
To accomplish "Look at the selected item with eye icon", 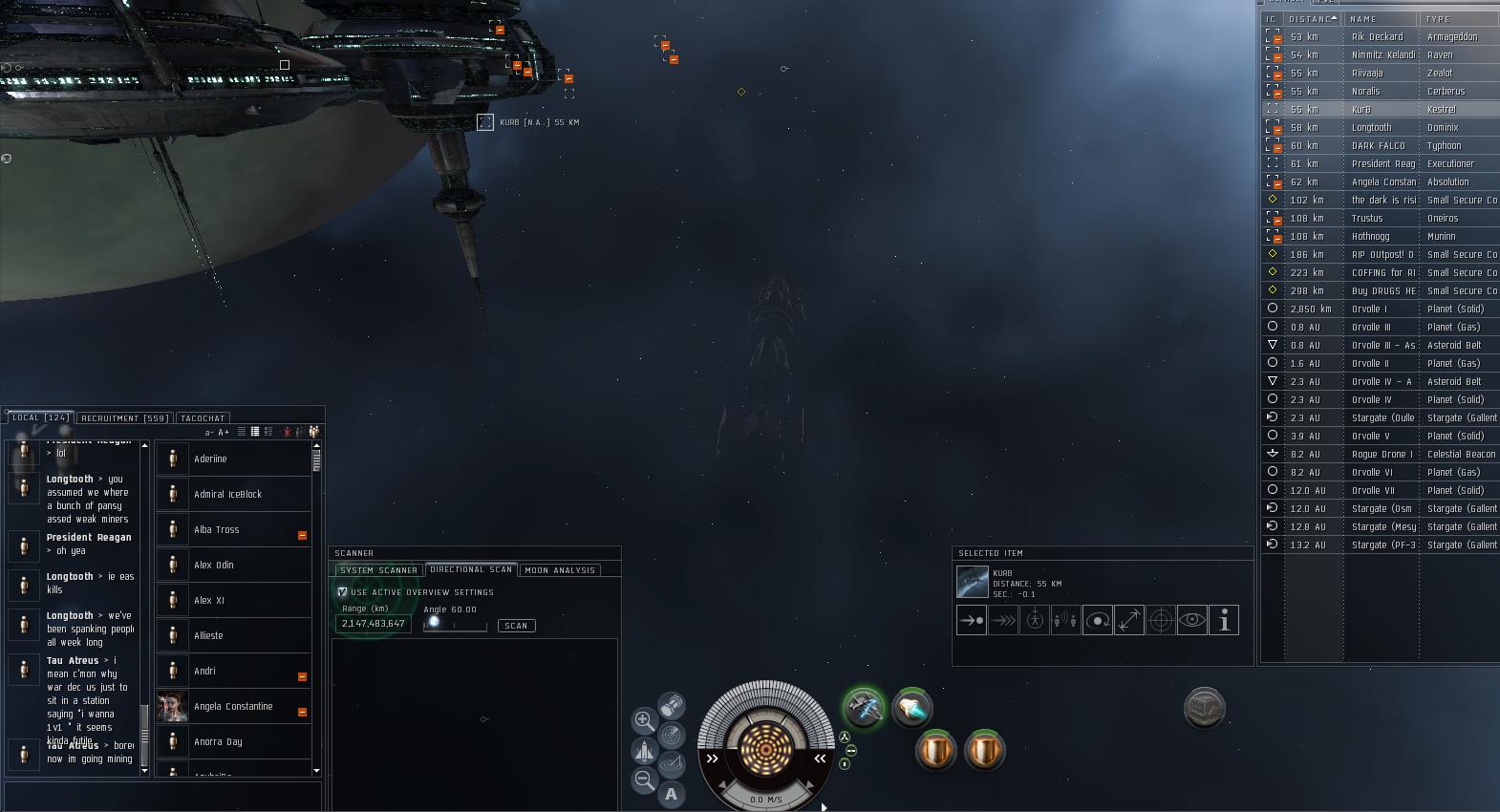I will (x=1191, y=620).
